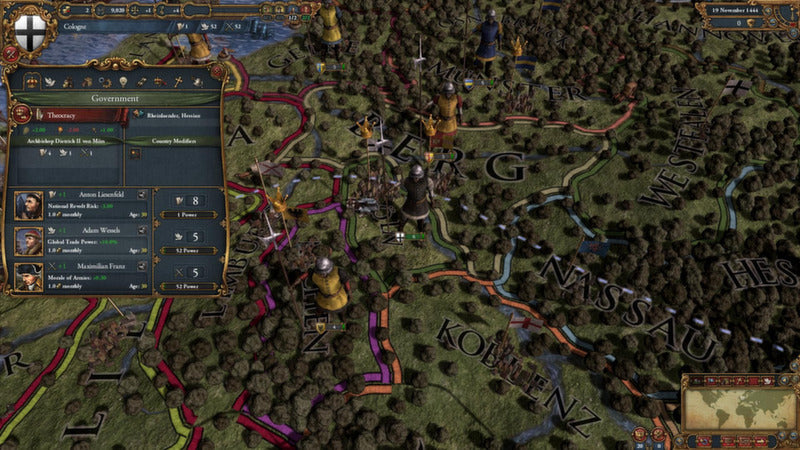Open the lightbulb ideas tab
This screenshot has width=800, height=450.
tap(123, 80)
